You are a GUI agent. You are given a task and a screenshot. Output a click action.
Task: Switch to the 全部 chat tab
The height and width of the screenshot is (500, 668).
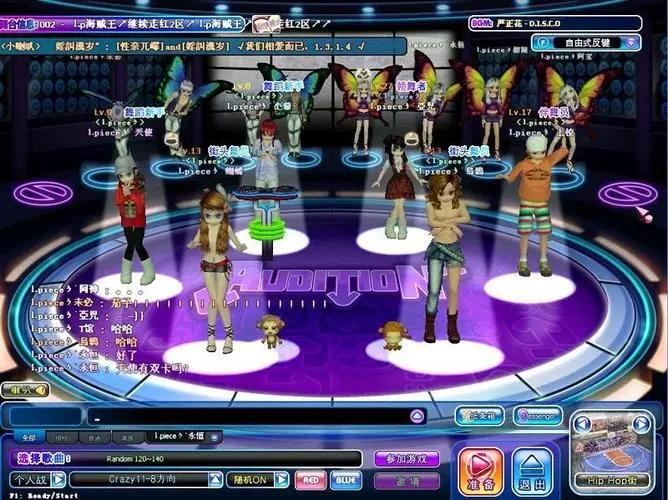29,437
